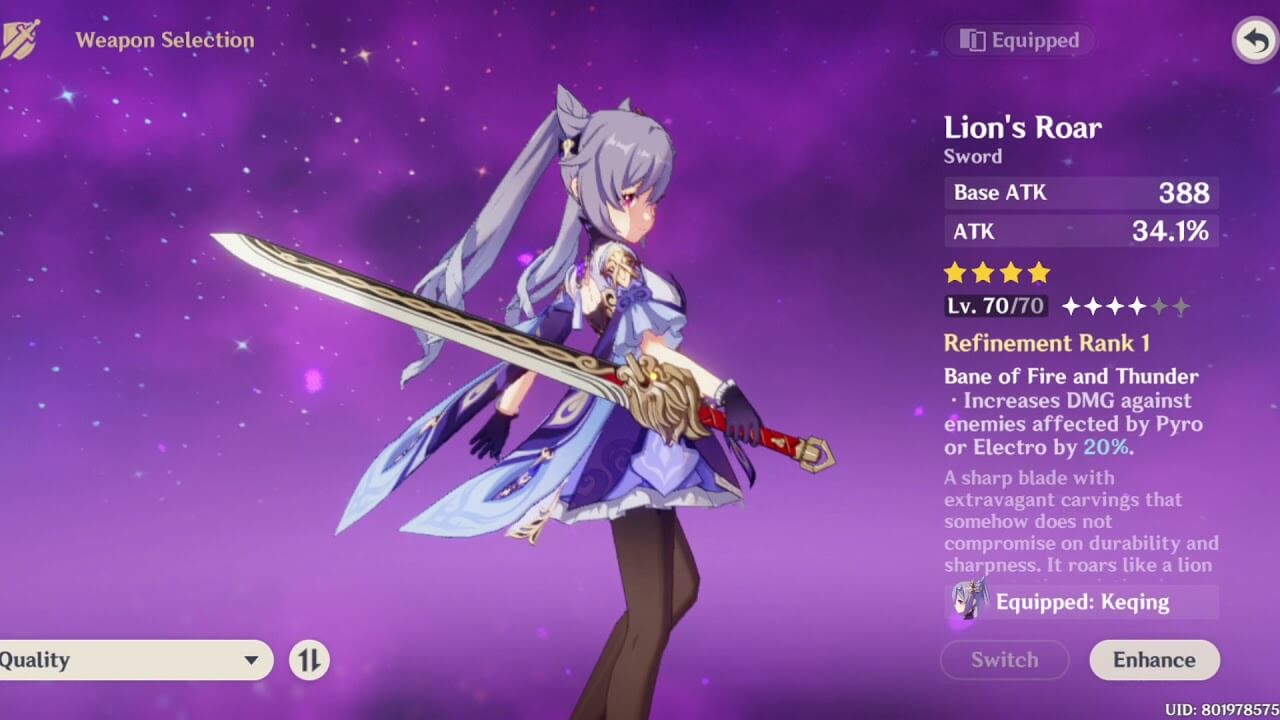The height and width of the screenshot is (720, 1280).
Task: Click the ATK 34.1% stat bar
Action: coord(1080,231)
